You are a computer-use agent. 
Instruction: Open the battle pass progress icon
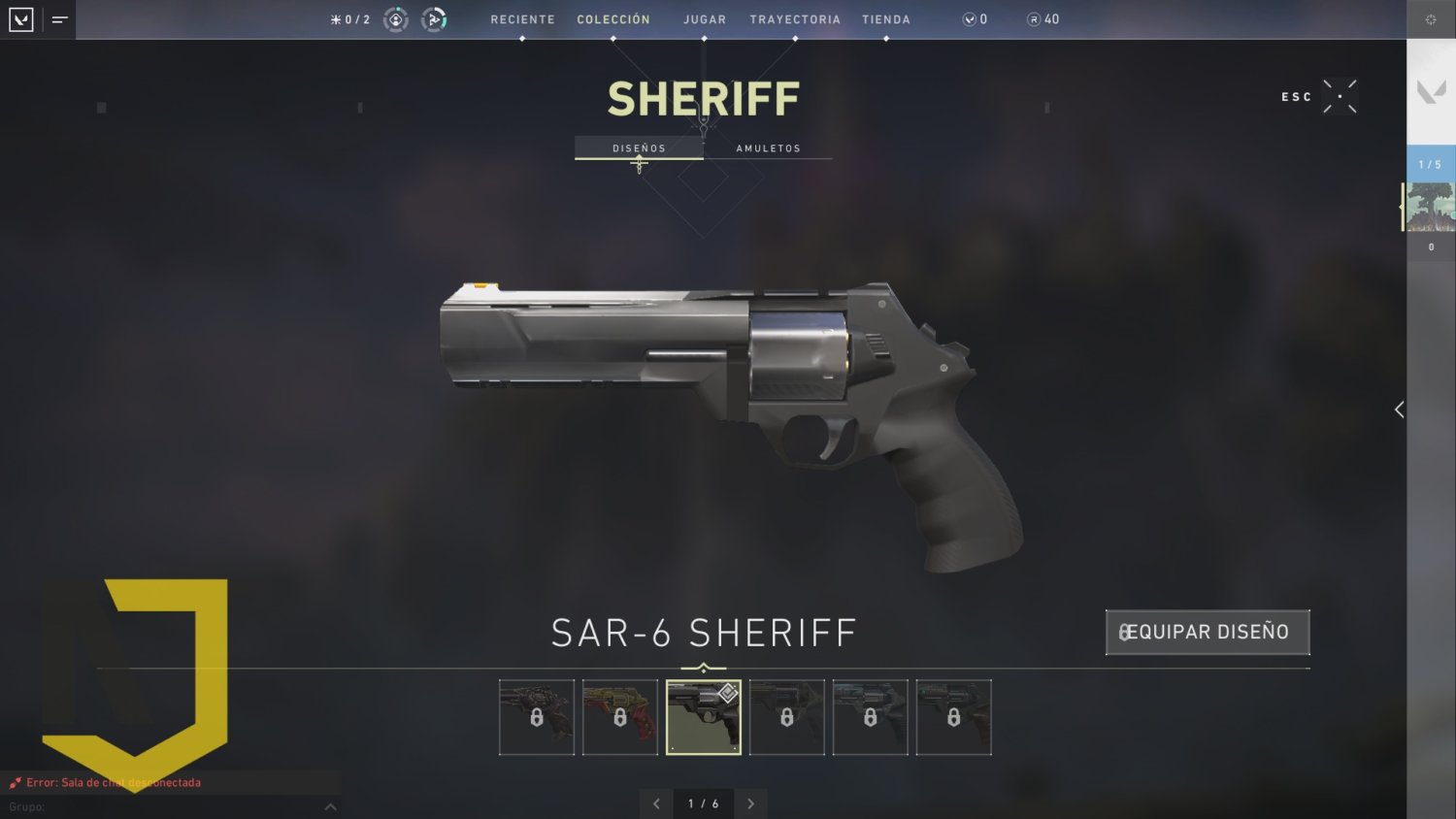pyautogui.click(x=434, y=18)
